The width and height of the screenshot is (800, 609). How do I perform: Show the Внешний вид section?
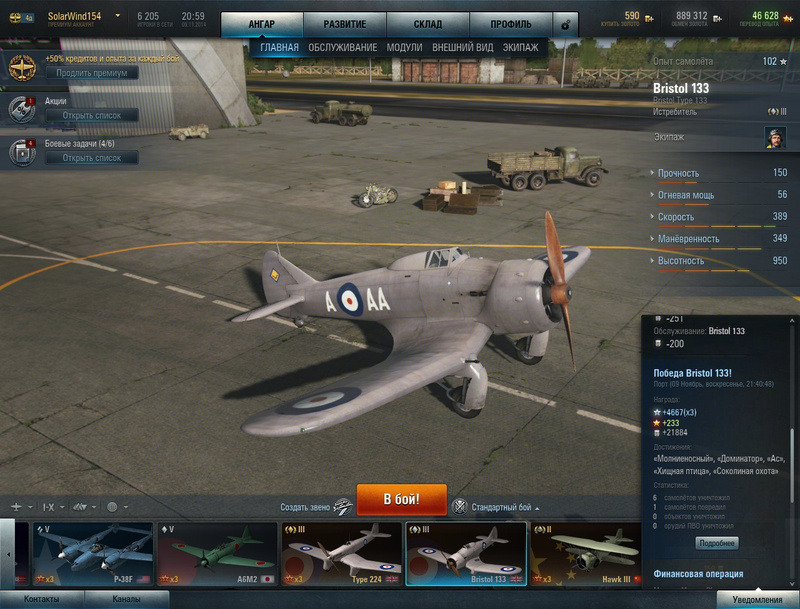pos(463,47)
